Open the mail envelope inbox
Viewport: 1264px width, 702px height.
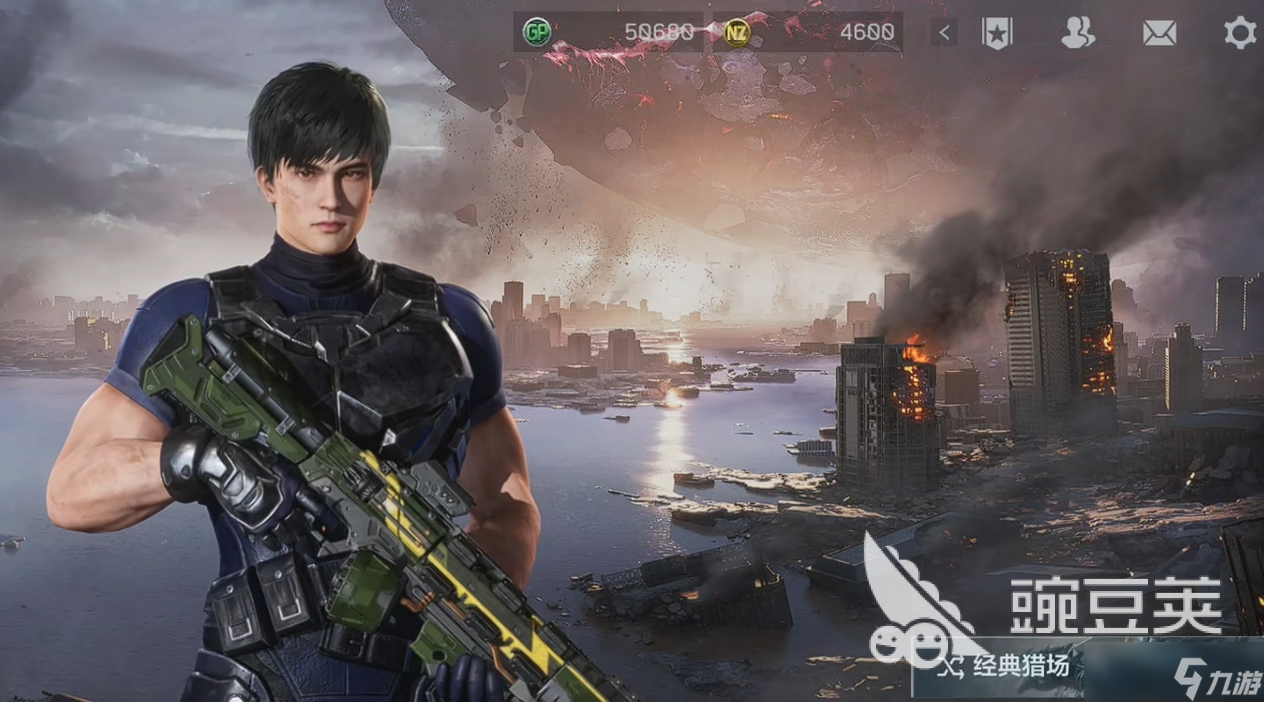click(1159, 33)
